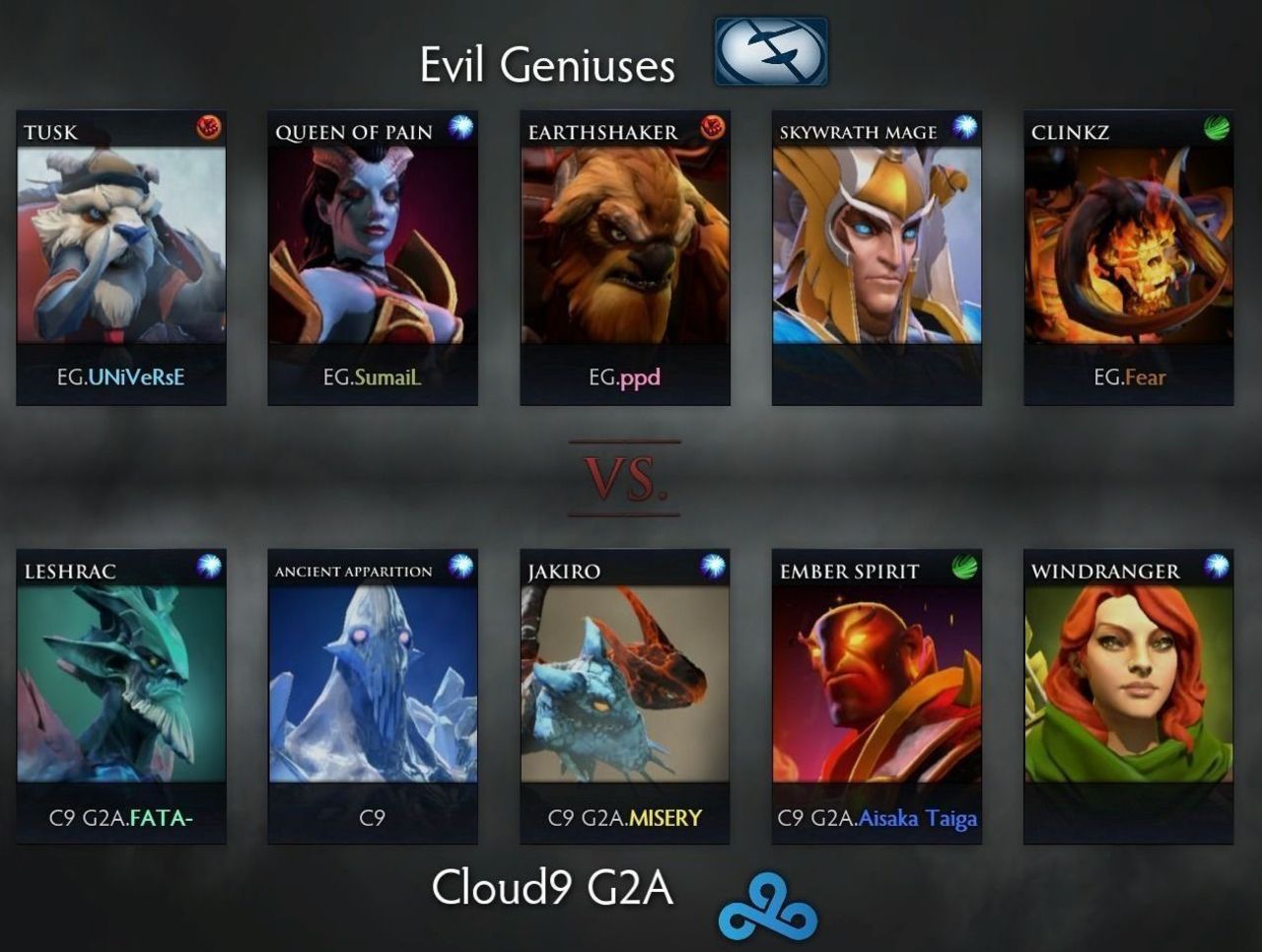
Task: Select player name EG.UNiVeRsE
Action: 121,376
